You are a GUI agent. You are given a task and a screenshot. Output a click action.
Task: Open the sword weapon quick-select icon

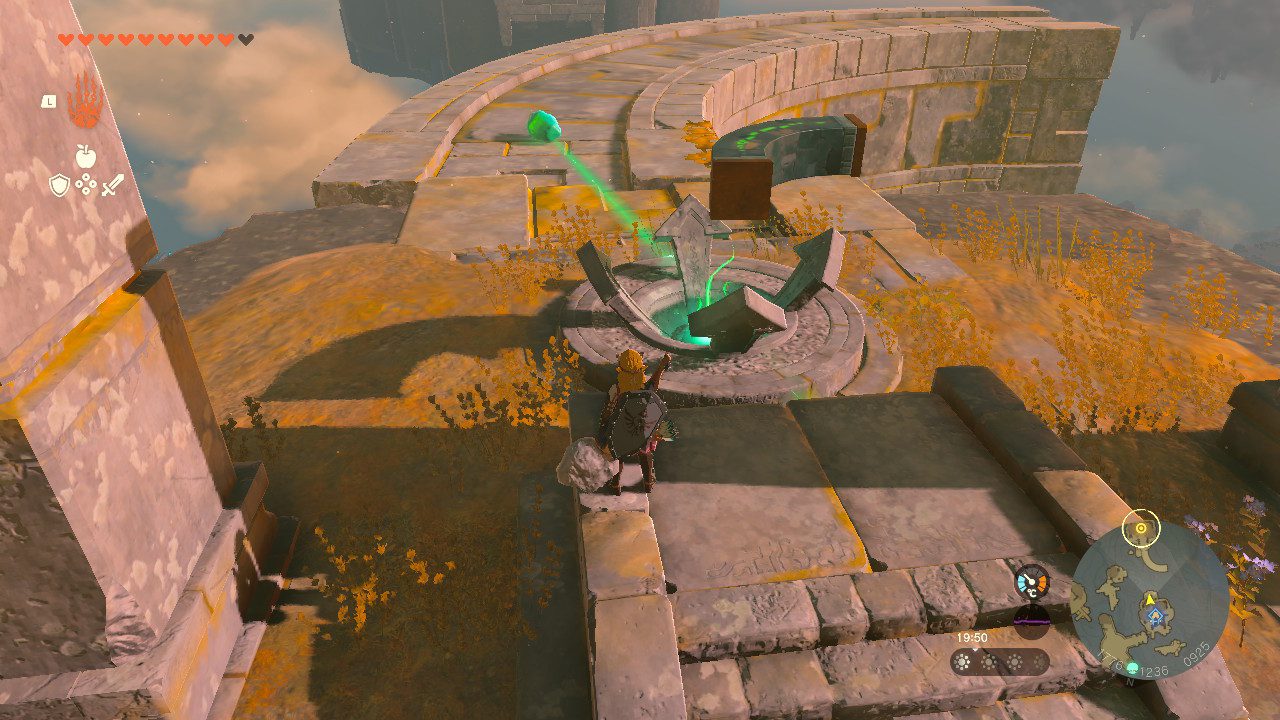click(x=112, y=184)
